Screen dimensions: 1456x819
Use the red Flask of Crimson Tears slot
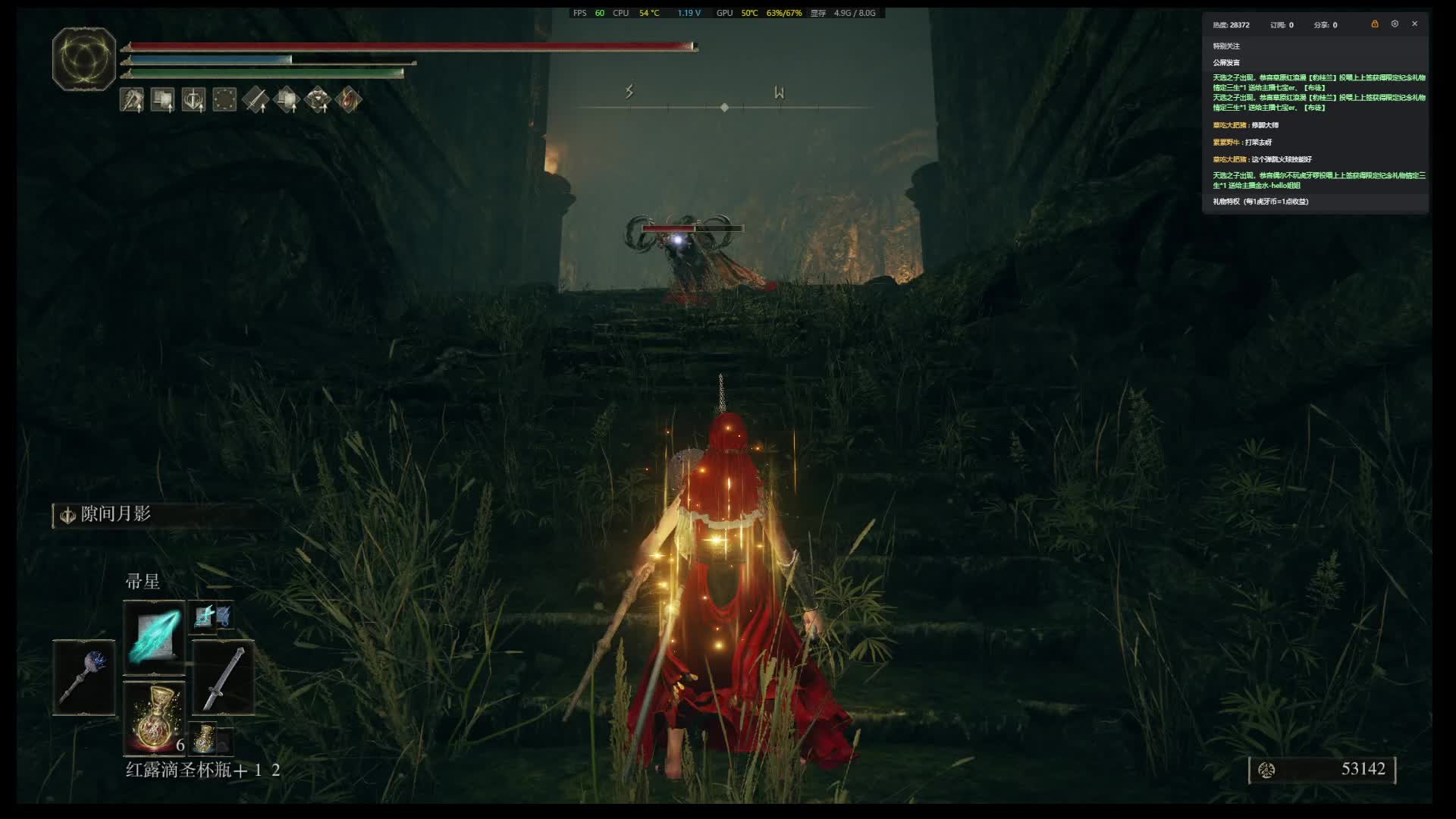(x=154, y=717)
